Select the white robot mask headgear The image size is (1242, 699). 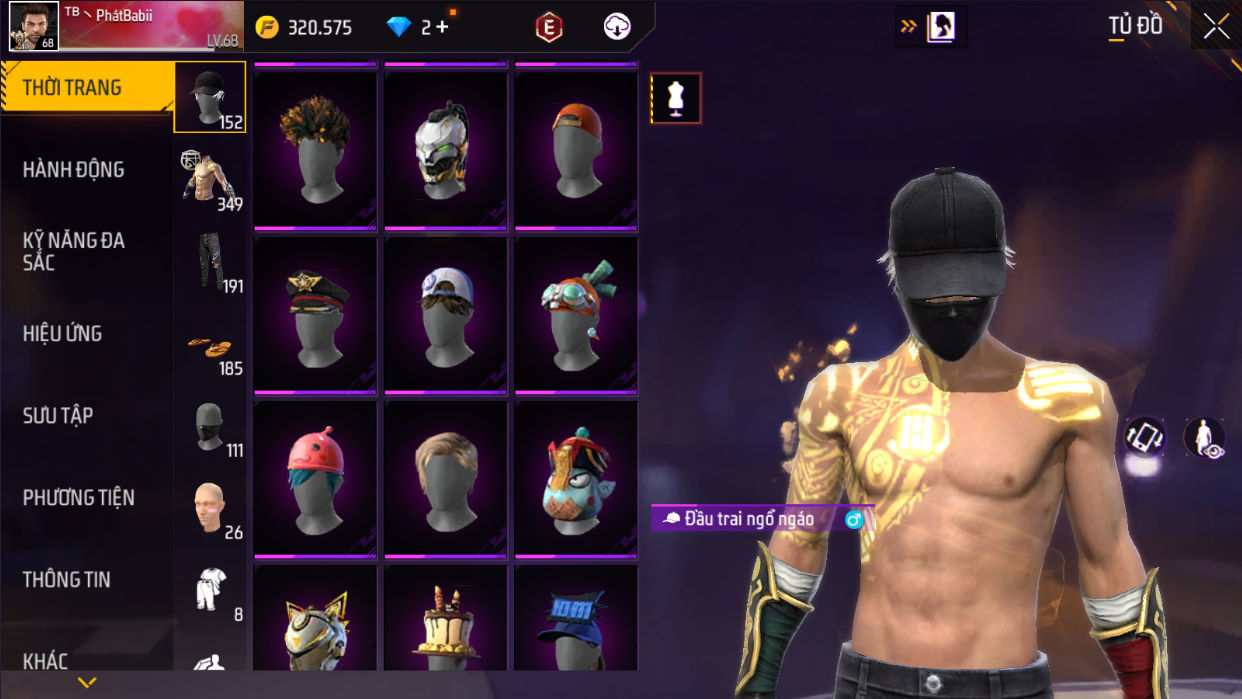point(445,150)
